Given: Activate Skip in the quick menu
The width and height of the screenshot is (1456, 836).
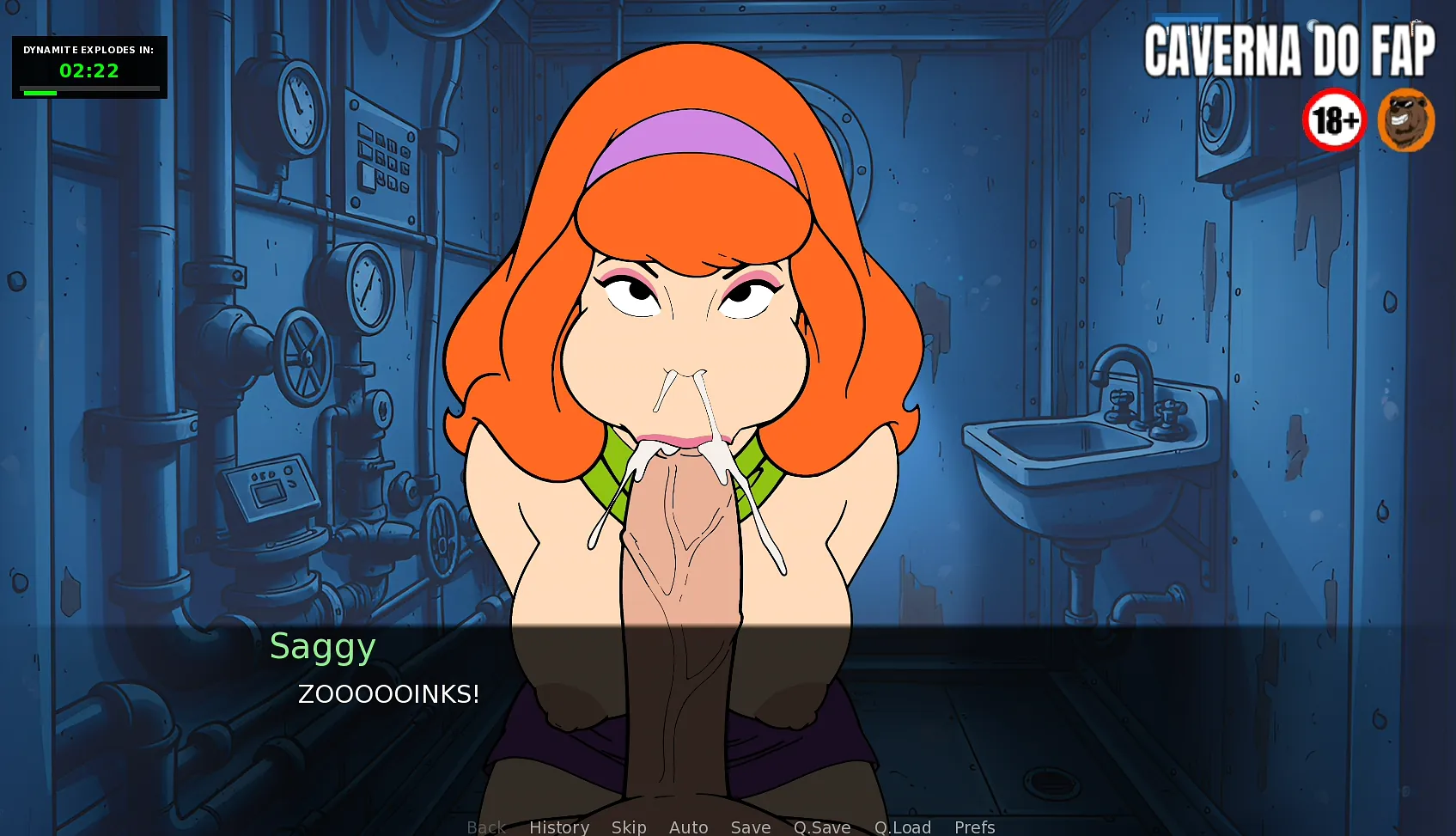Looking at the screenshot, I should [x=629, y=827].
